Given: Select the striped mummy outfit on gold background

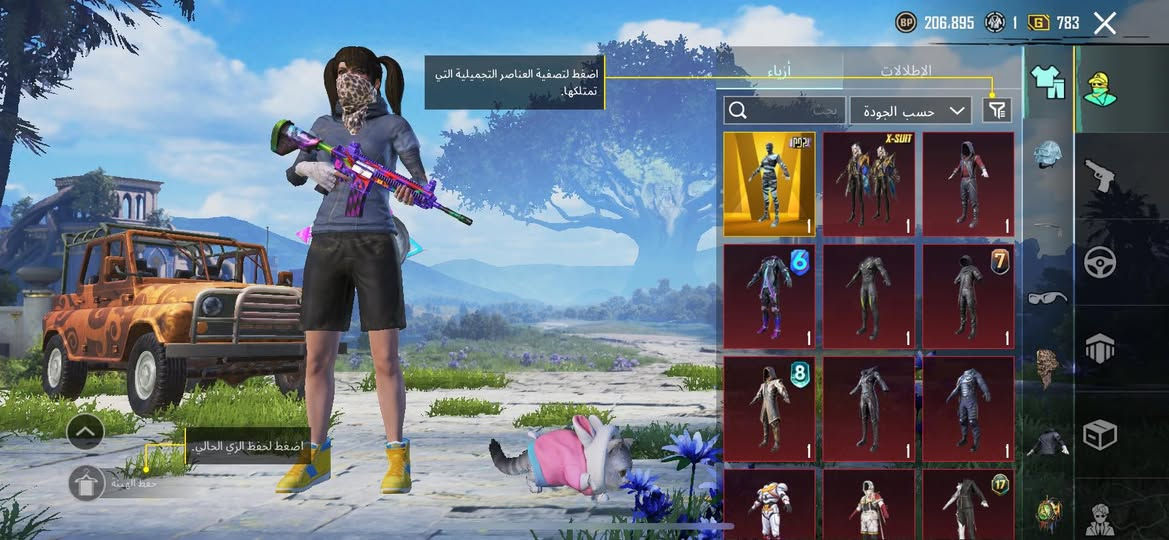Looking at the screenshot, I should (x=769, y=184).
